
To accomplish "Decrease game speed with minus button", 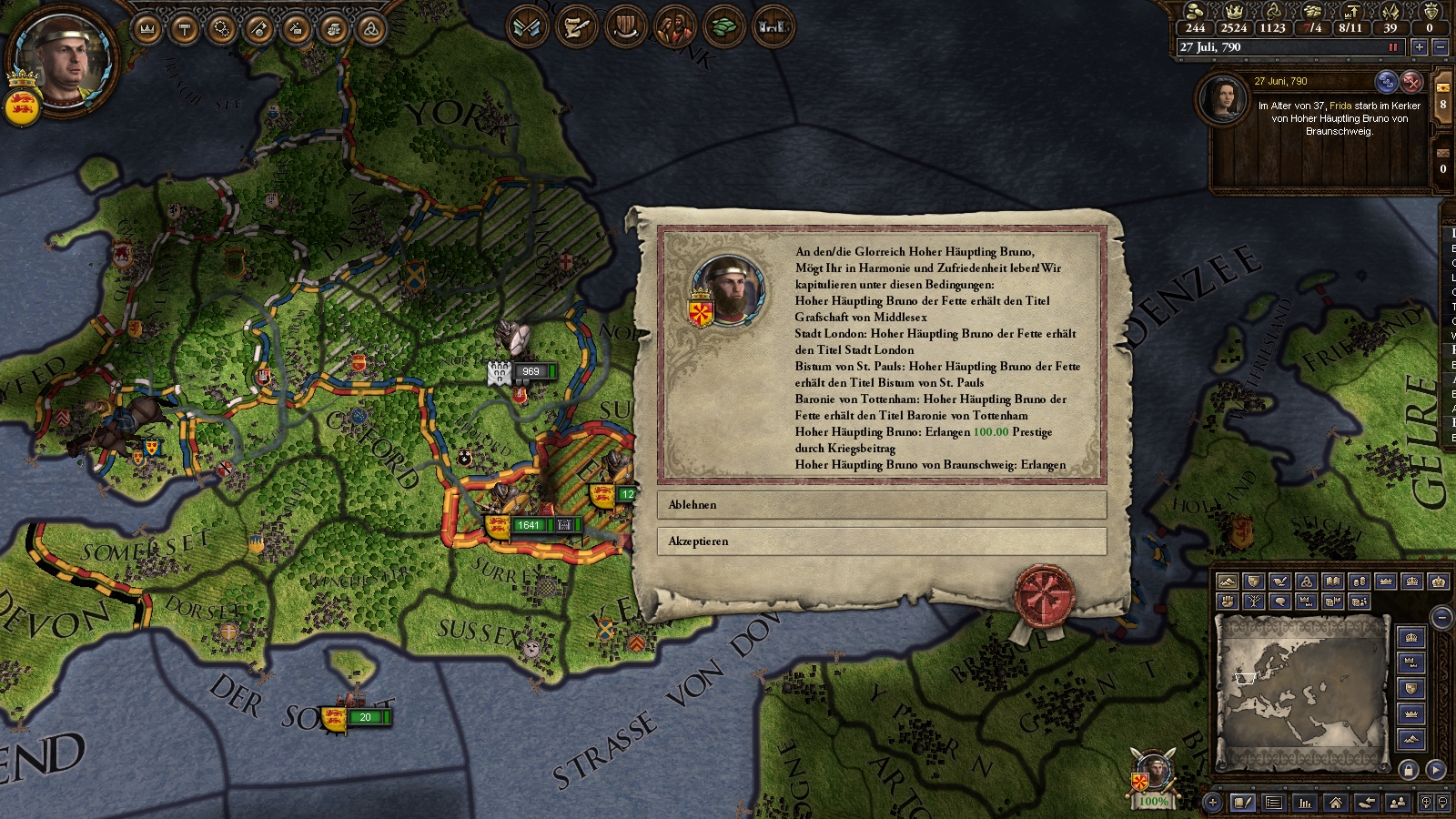I will click(x=1440, y=47).
